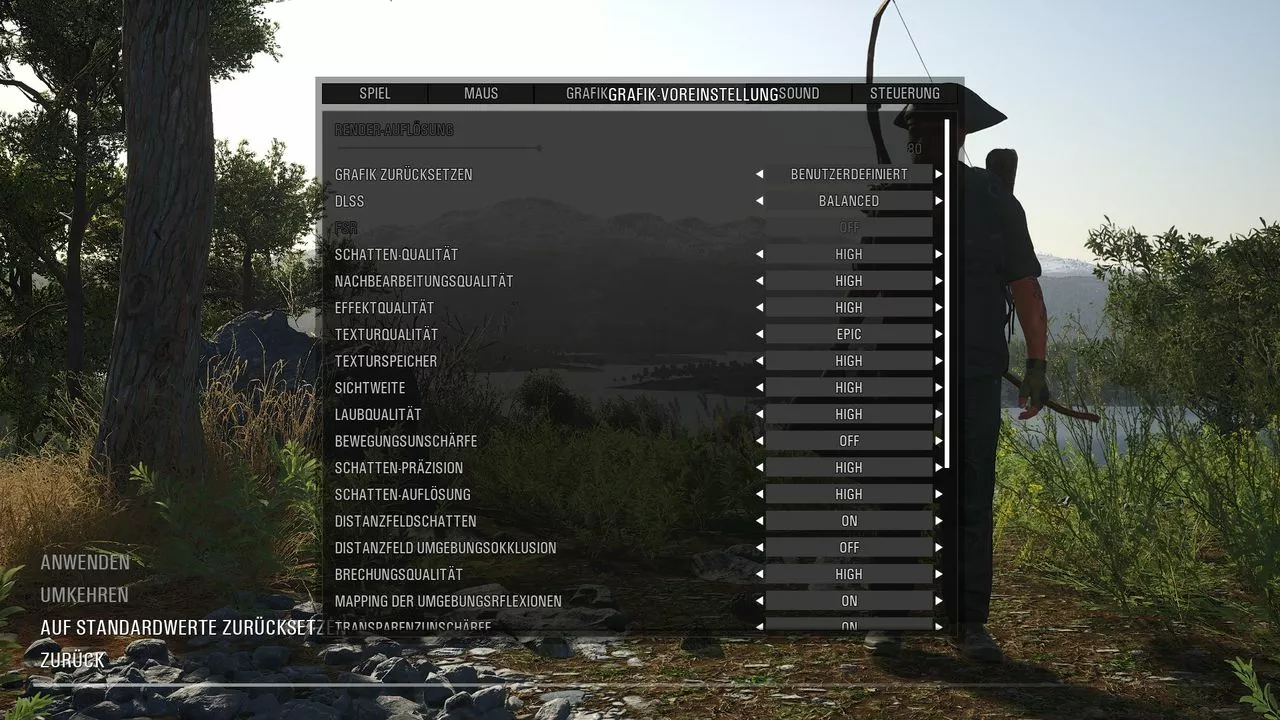Screen dimensions: 1280x720
Task: Click left arrow for Schatten-Qualität
Action: tap(759, 254)
